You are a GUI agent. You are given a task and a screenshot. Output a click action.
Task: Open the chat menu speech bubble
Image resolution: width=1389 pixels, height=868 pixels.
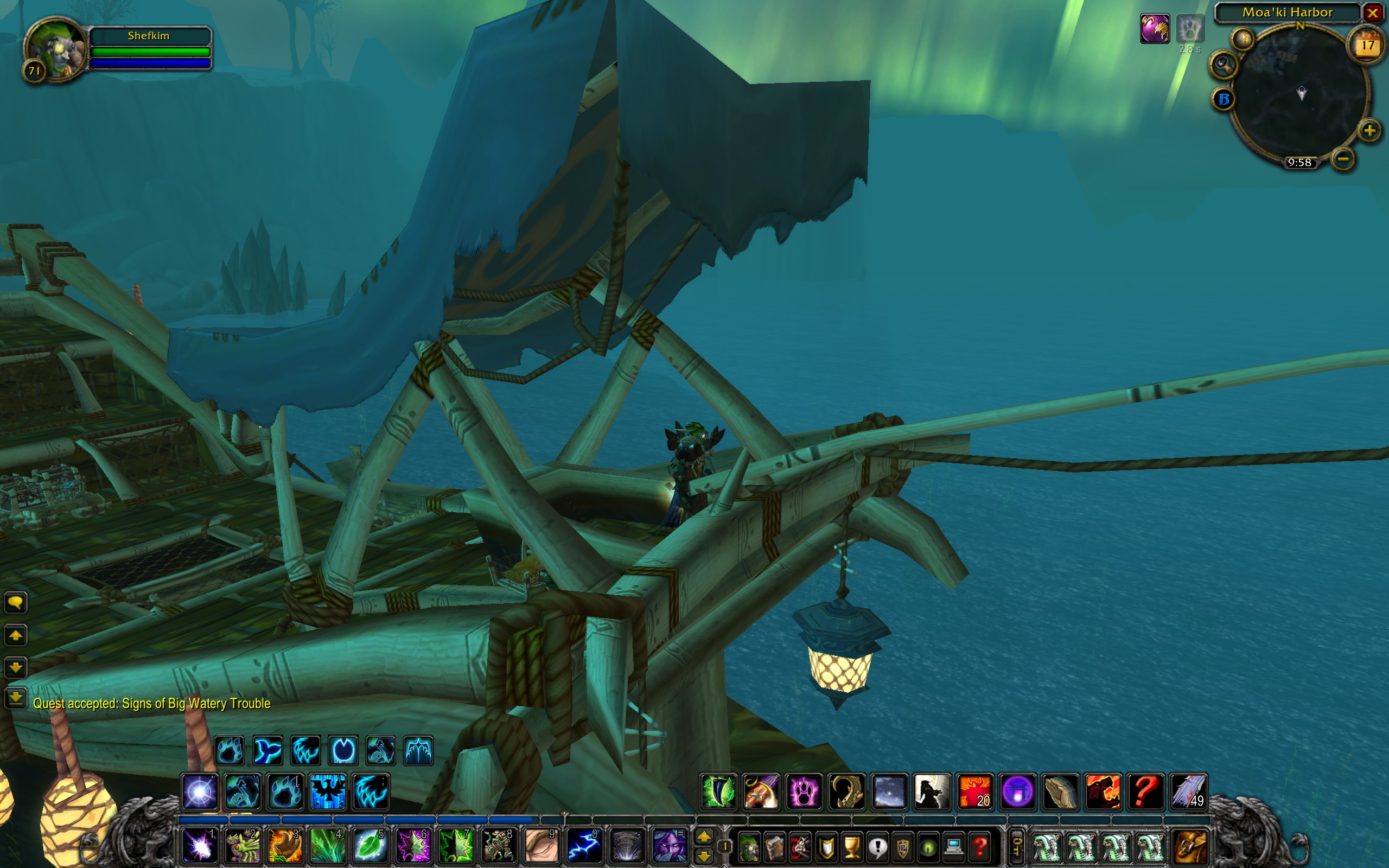pyautogui.click(x=16, y=602)
